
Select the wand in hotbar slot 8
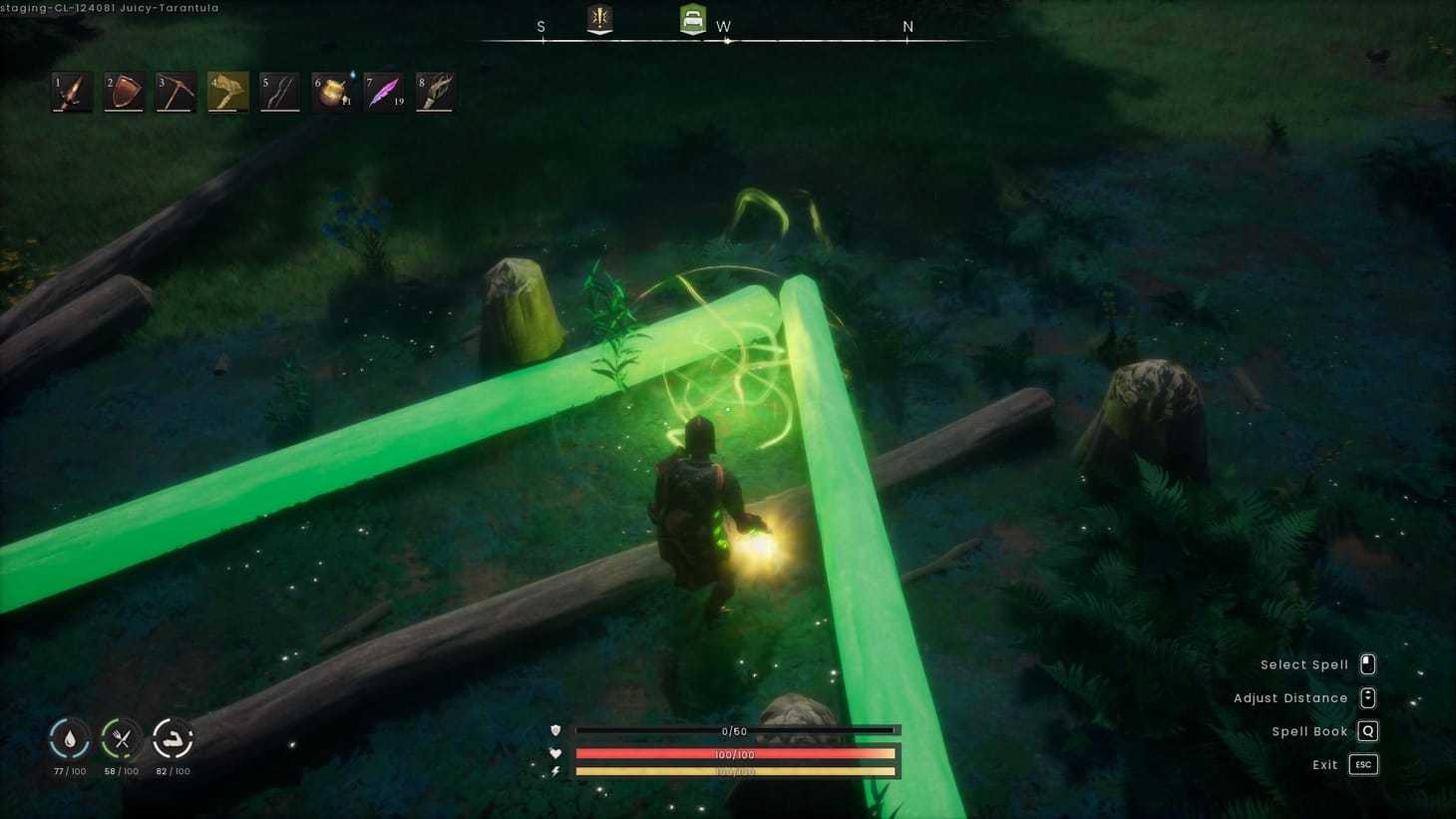[x=436, y=91]
